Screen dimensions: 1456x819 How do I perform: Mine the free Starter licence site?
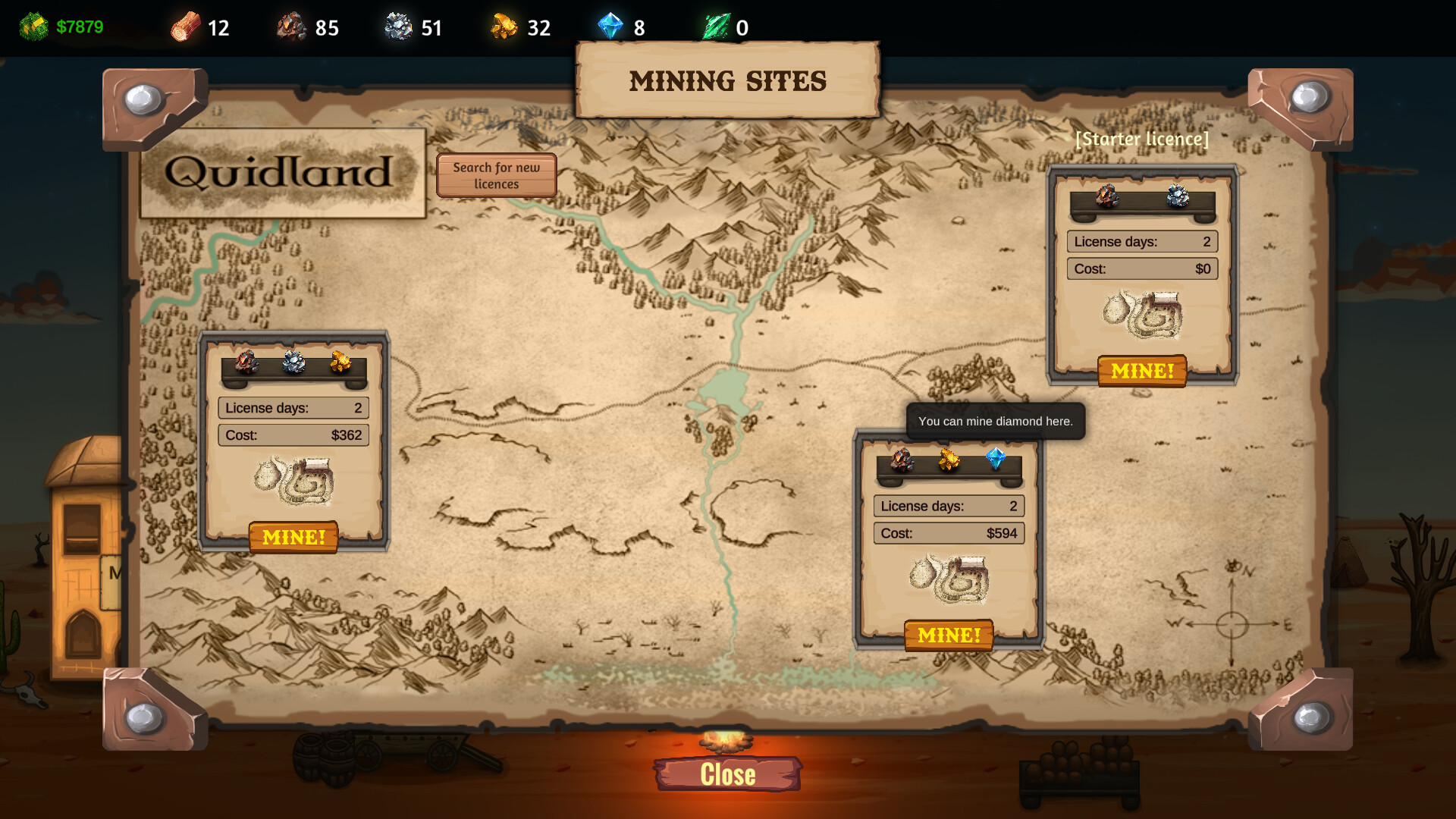click(1142, 371)
